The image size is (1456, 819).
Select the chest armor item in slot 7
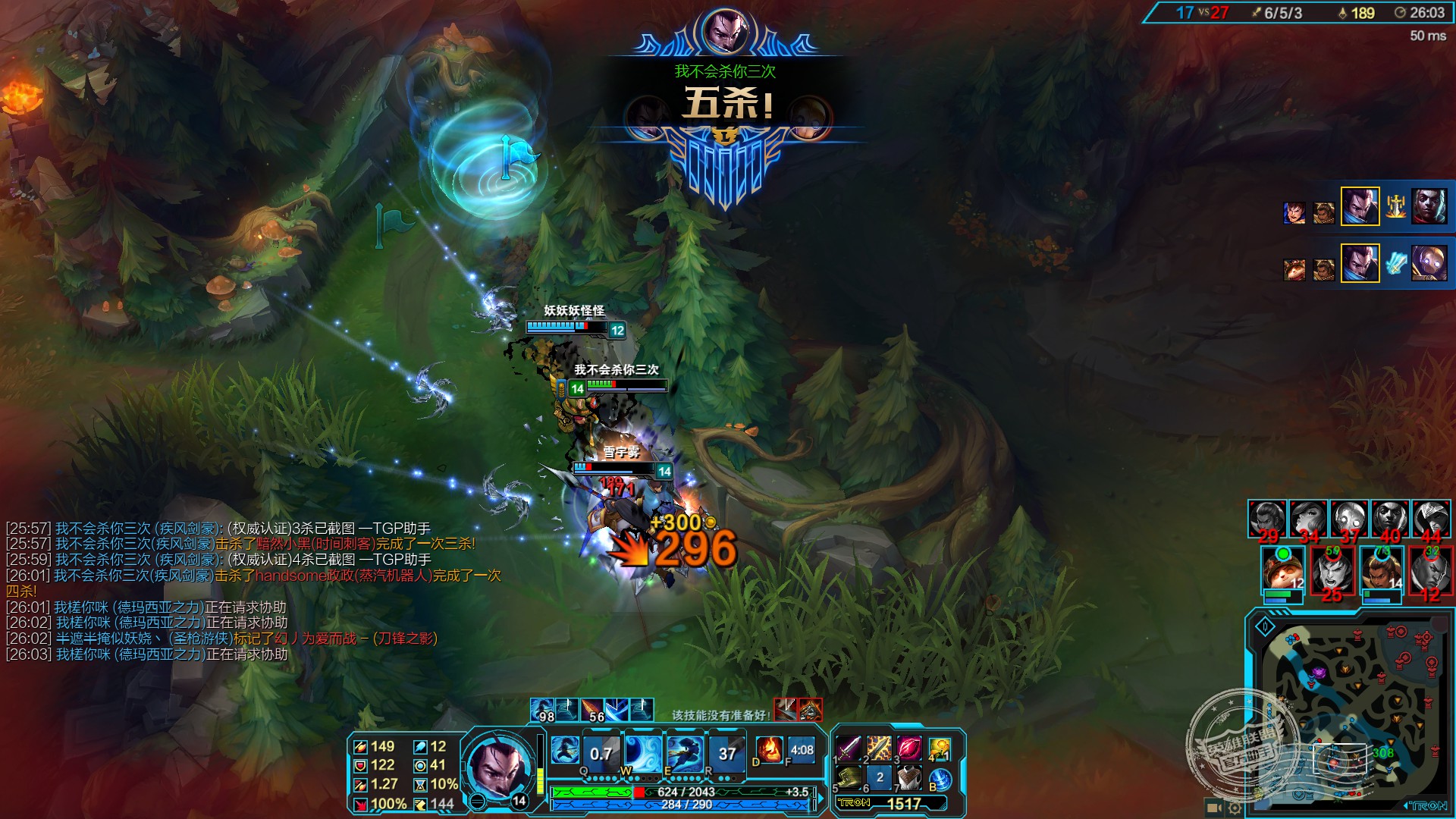909,777
